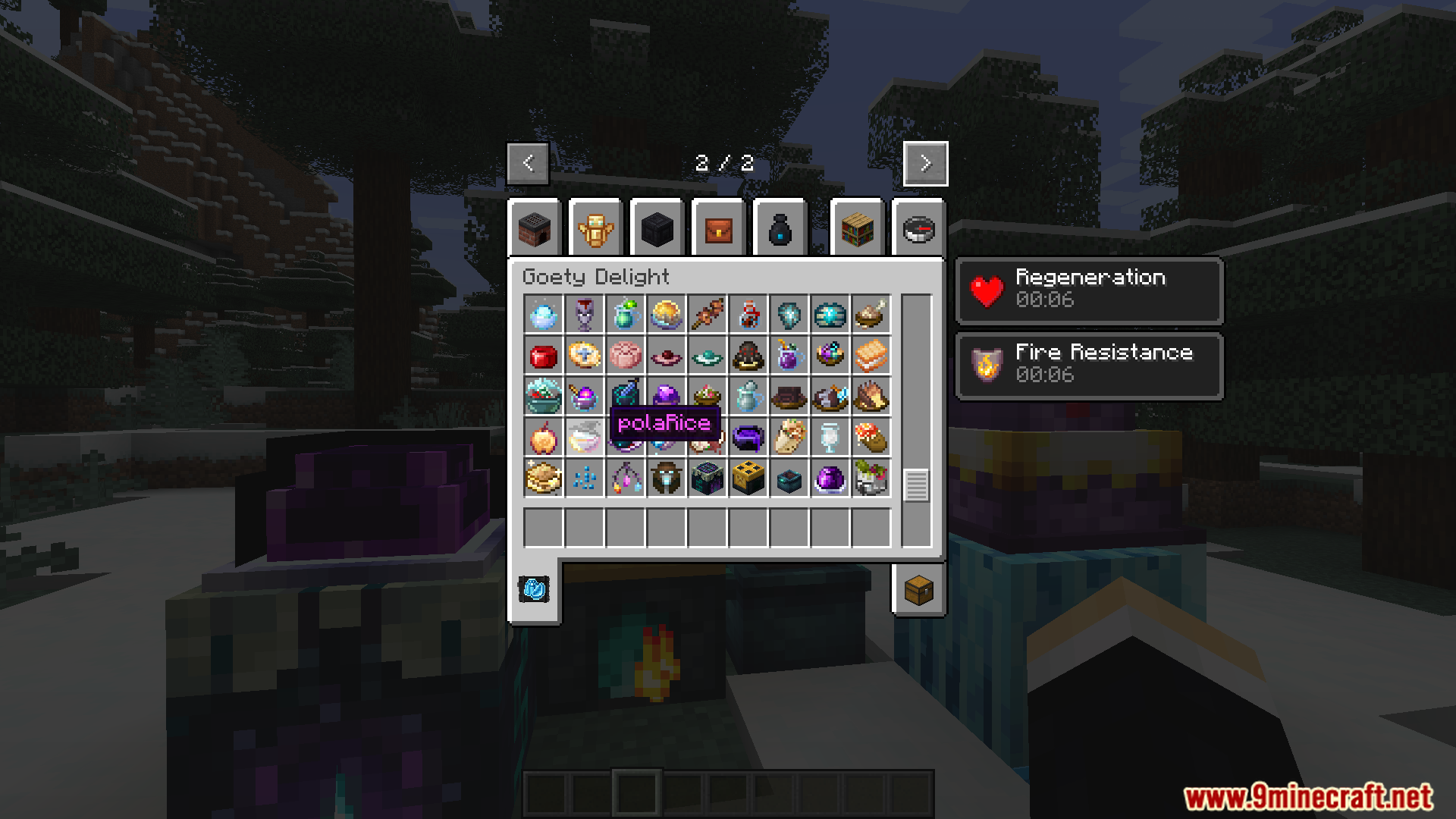
Task: Open the dark flask creative tab
Action: (x=780, y=229)
